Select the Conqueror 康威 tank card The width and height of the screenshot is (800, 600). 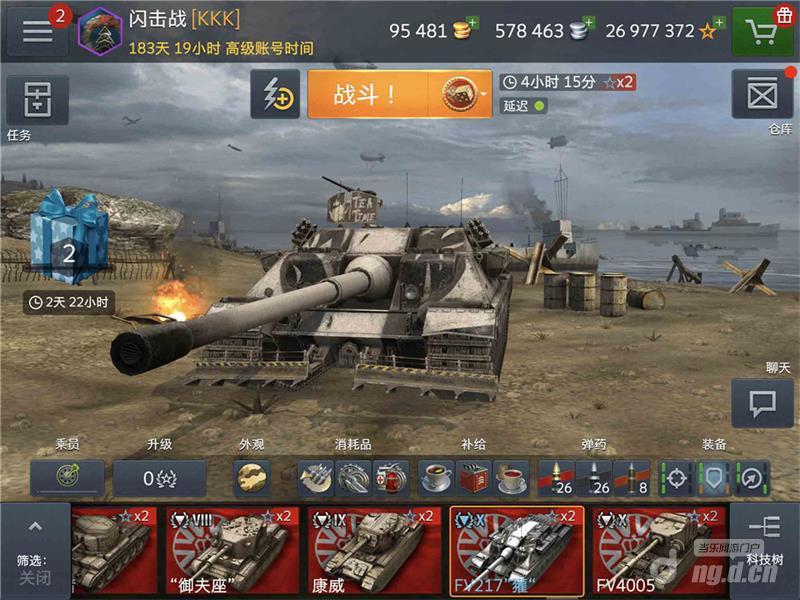click(373, 551)
